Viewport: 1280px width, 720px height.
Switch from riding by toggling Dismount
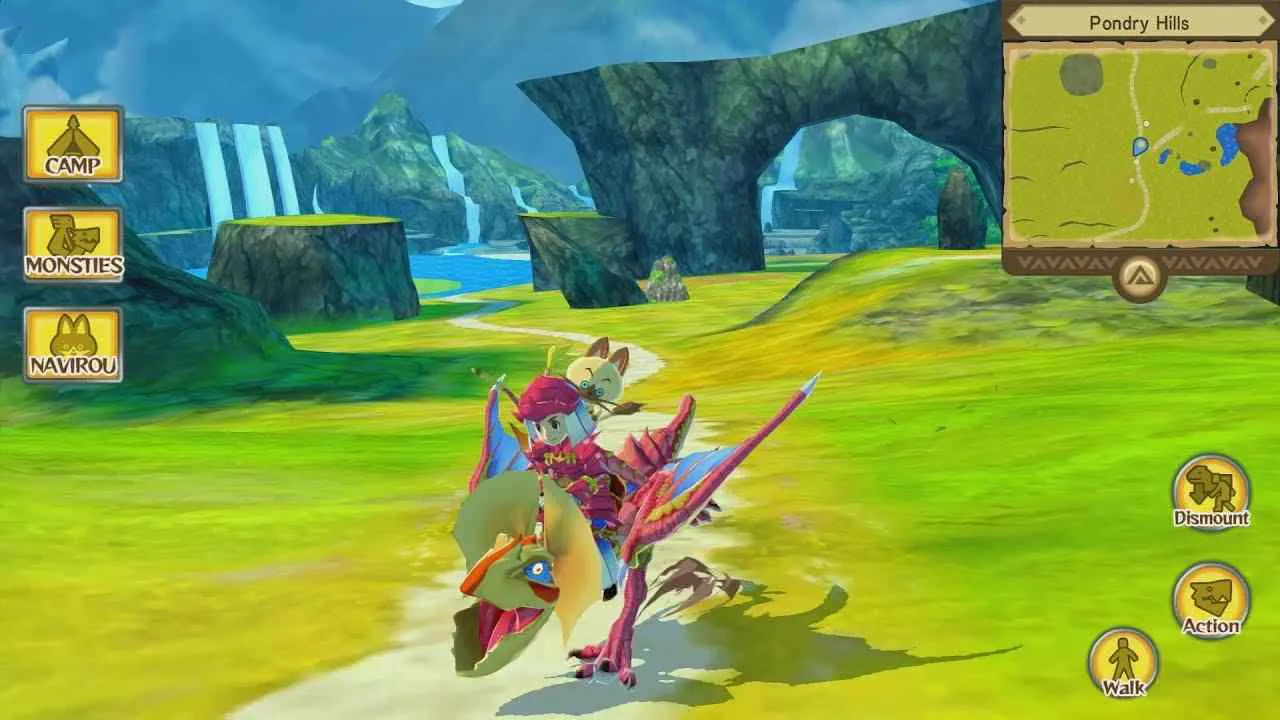coord(1210,492)
